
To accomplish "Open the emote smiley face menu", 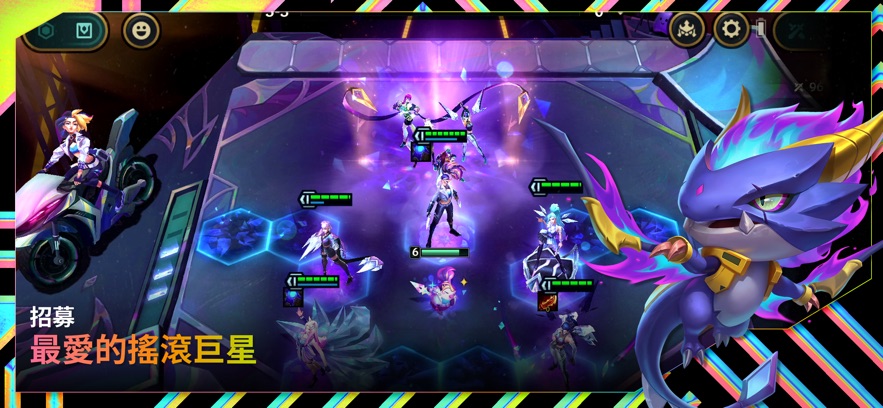I will point(141,30).
